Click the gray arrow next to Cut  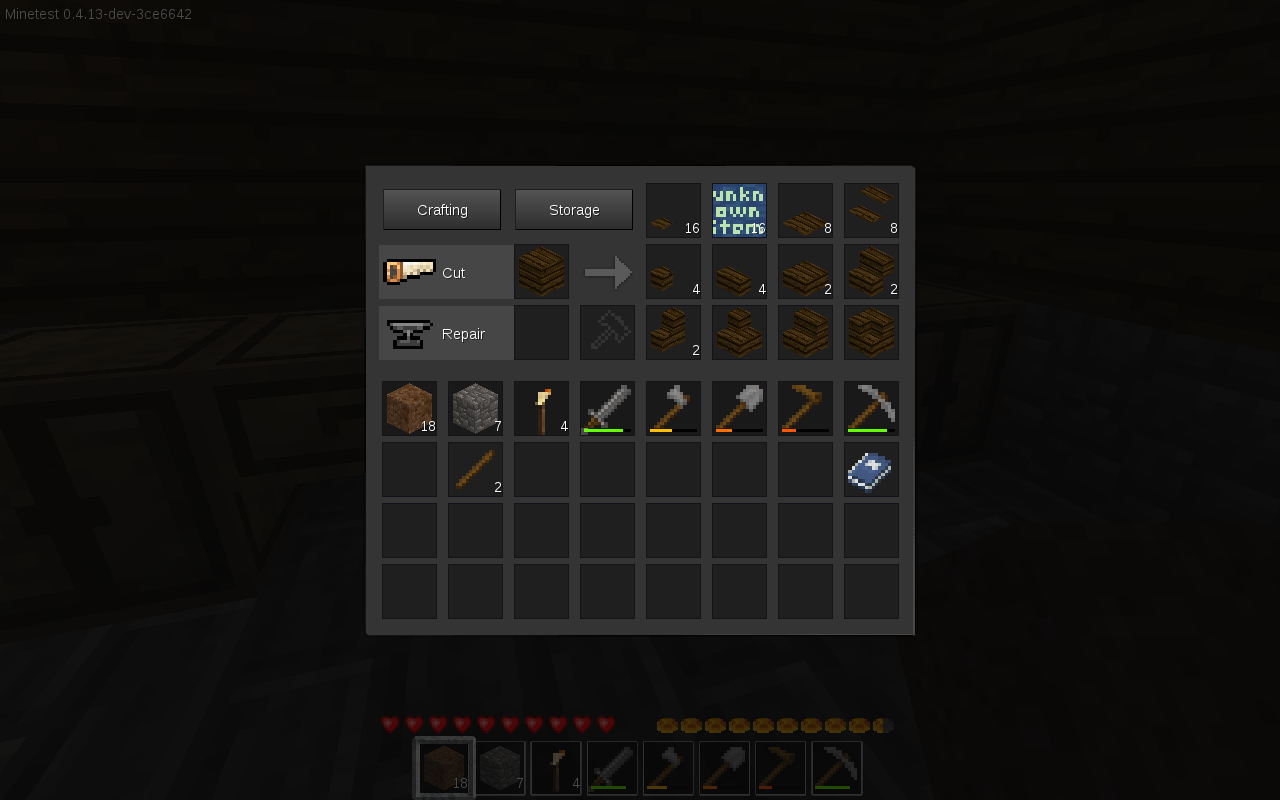tap(608, 271)
